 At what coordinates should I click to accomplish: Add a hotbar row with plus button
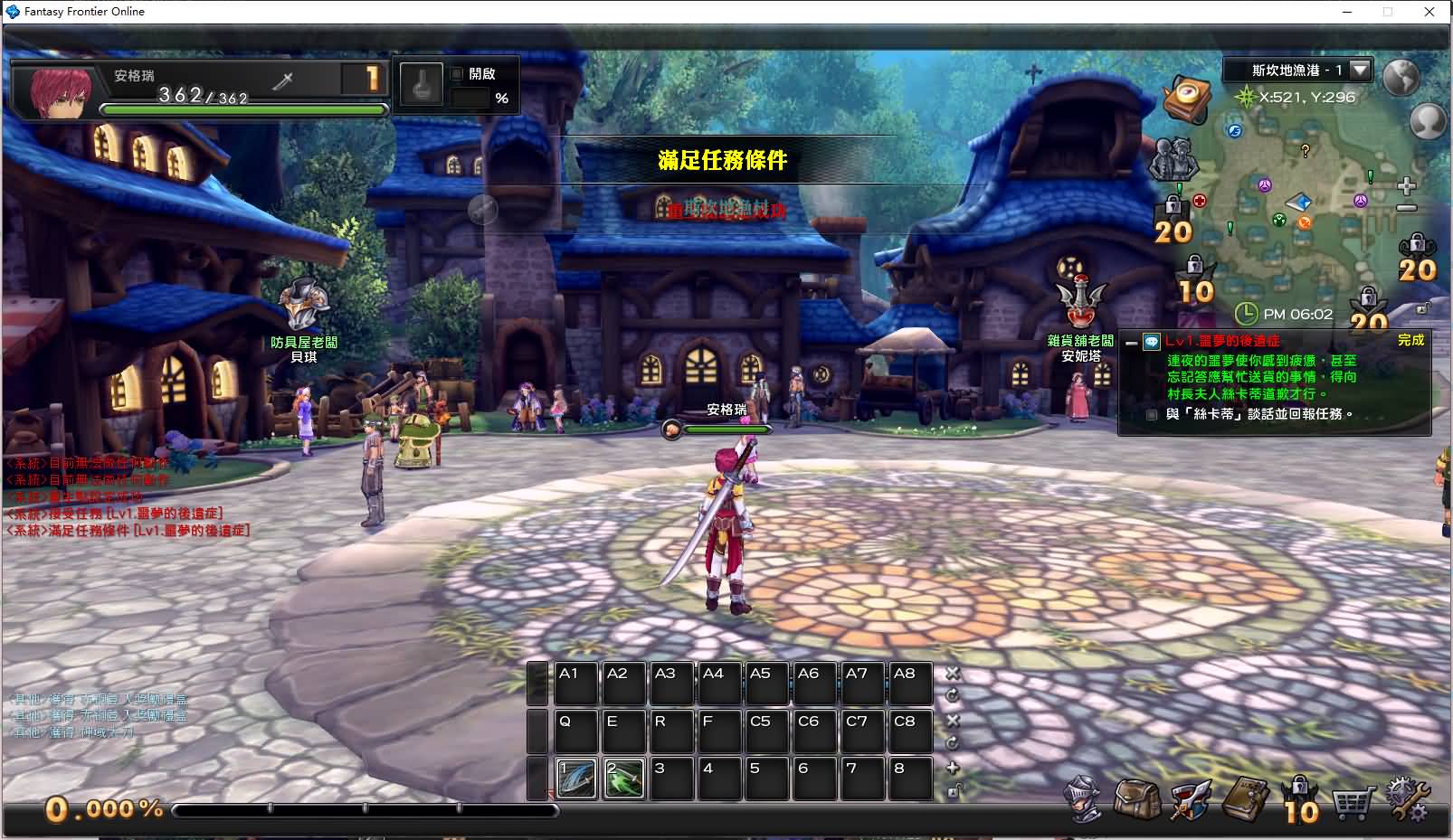pyautogui.click(x=952, y=768)
